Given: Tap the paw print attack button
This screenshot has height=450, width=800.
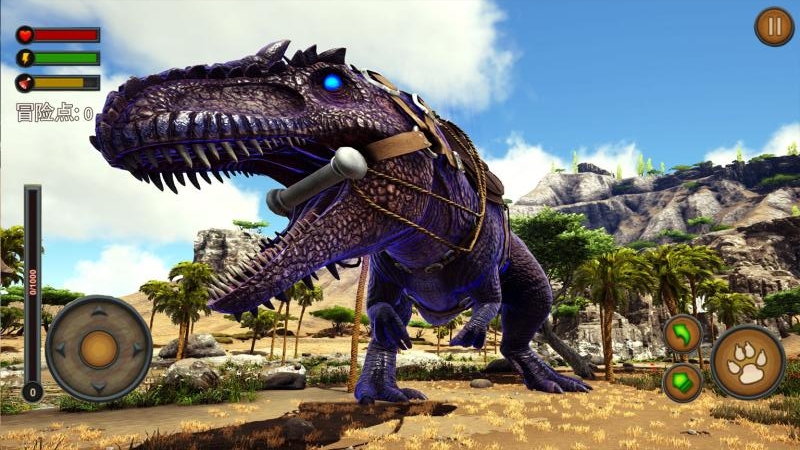Looking at the screenshot, I should (x=748, y=361).
